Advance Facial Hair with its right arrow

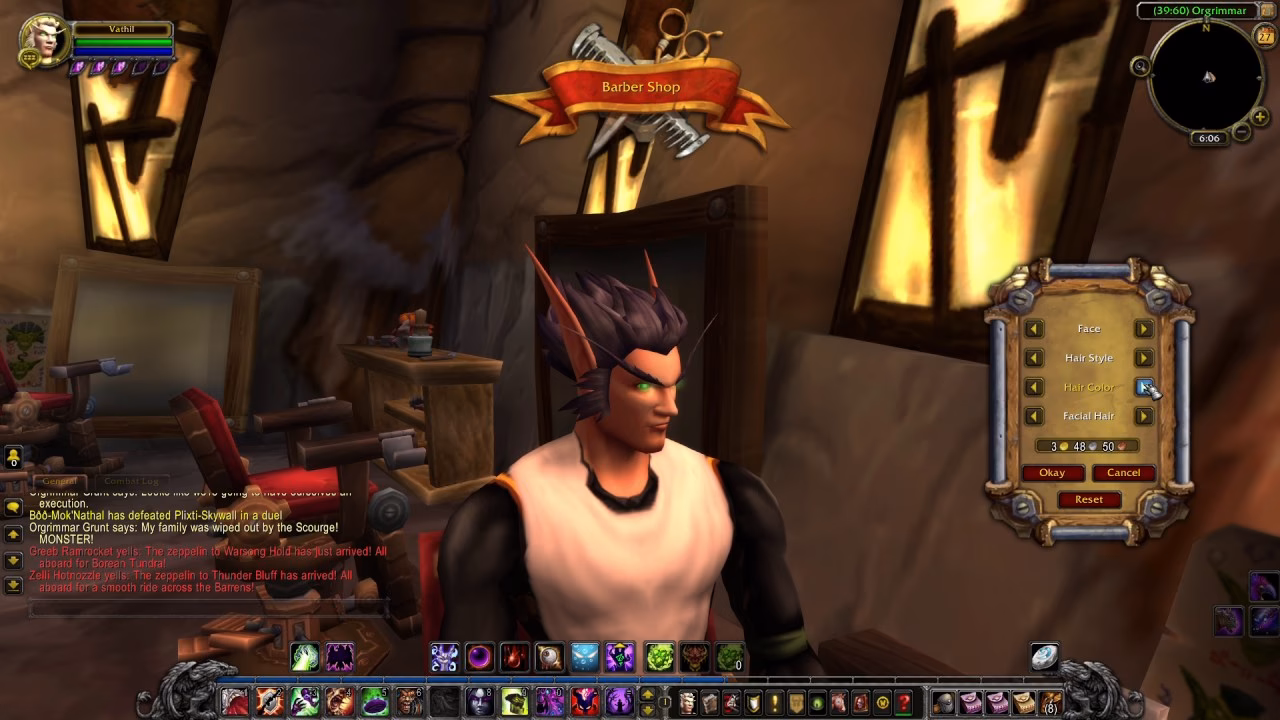pos(1143,415)
